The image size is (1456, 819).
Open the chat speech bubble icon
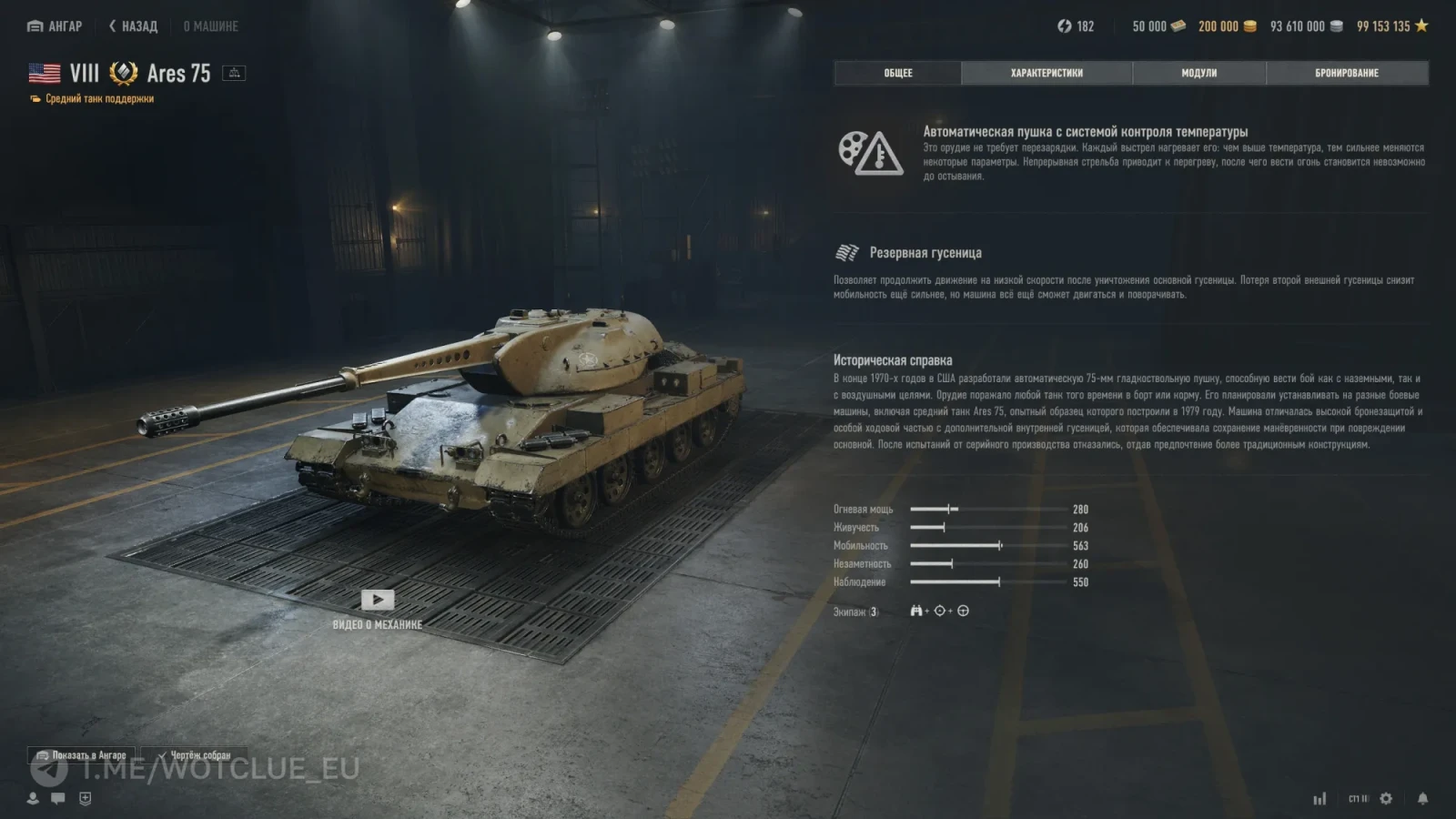click(58, 798)
